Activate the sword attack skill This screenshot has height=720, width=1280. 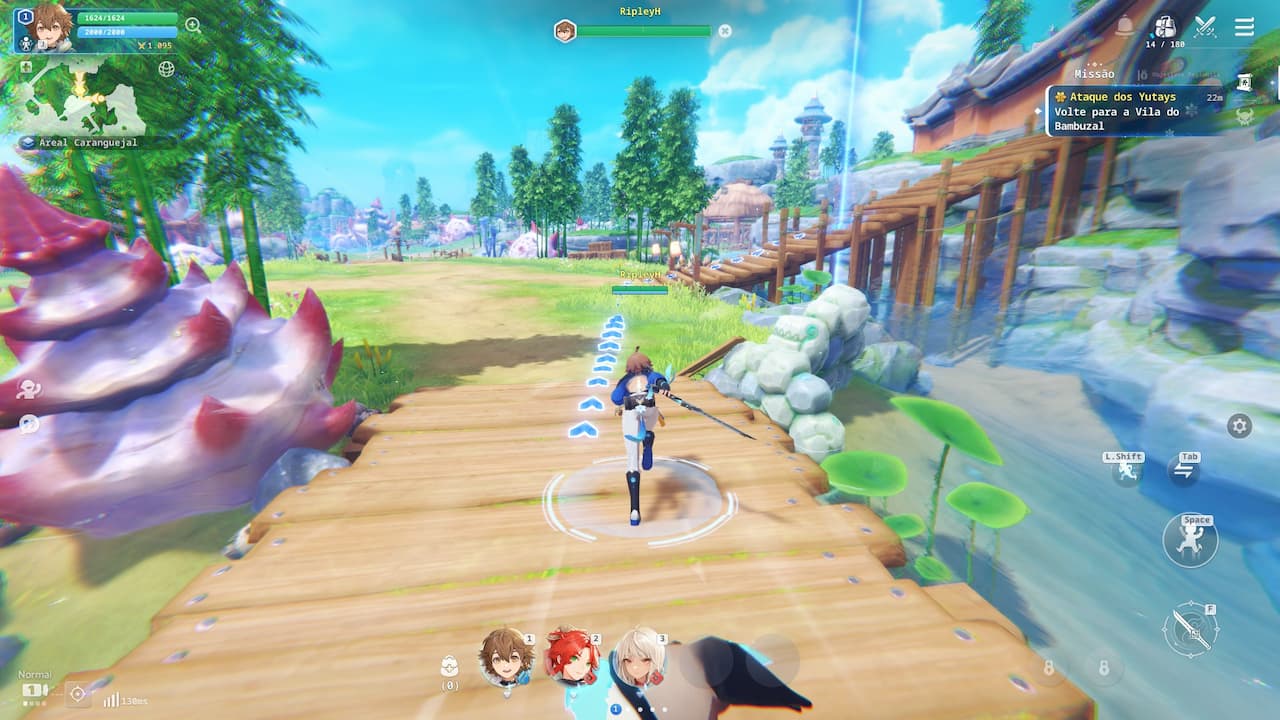1191,629
